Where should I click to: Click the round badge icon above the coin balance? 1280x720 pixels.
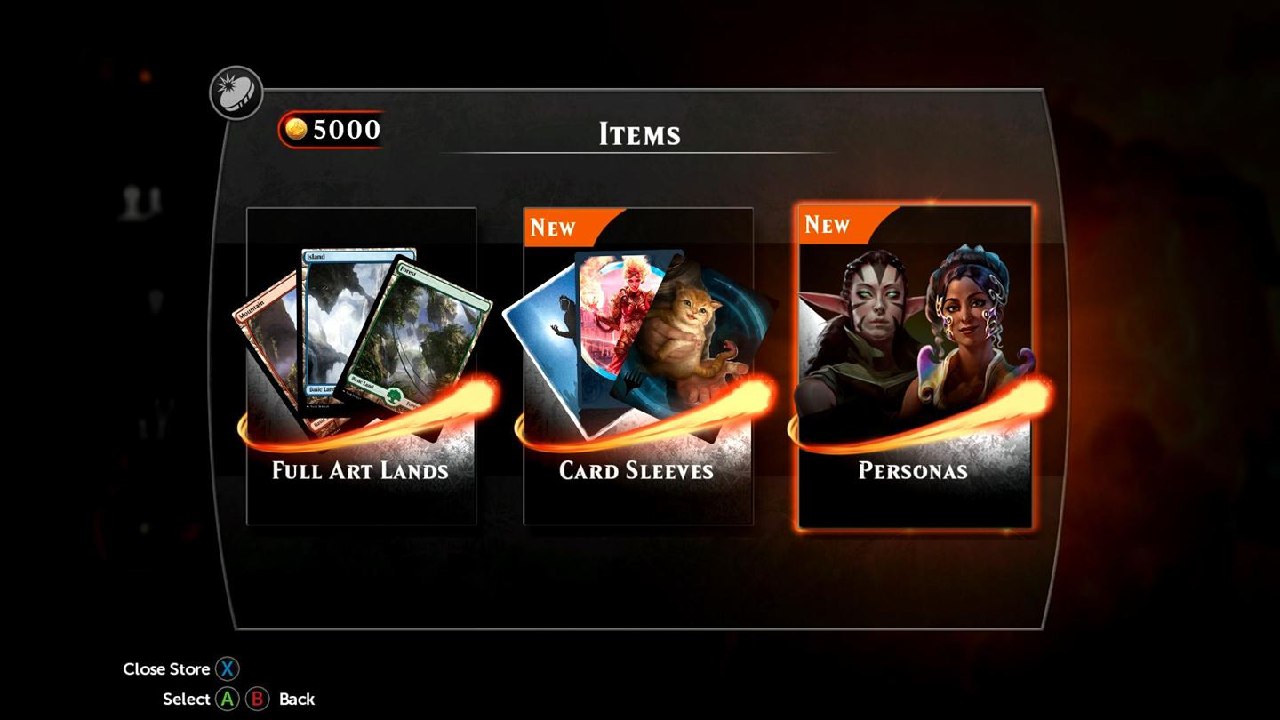(236, 93)
